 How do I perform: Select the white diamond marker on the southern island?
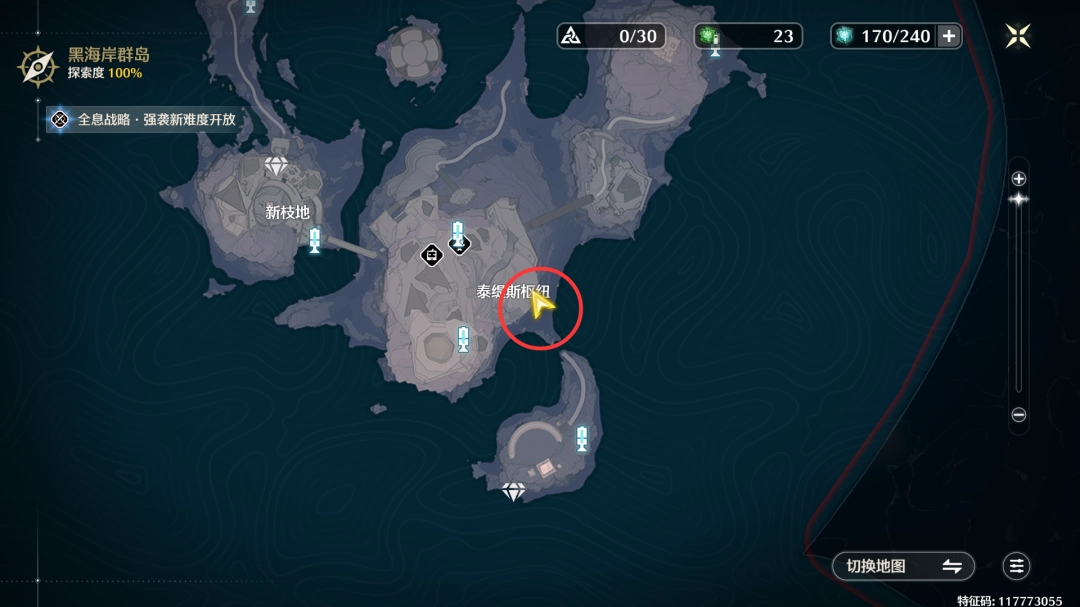click(513, 491)
